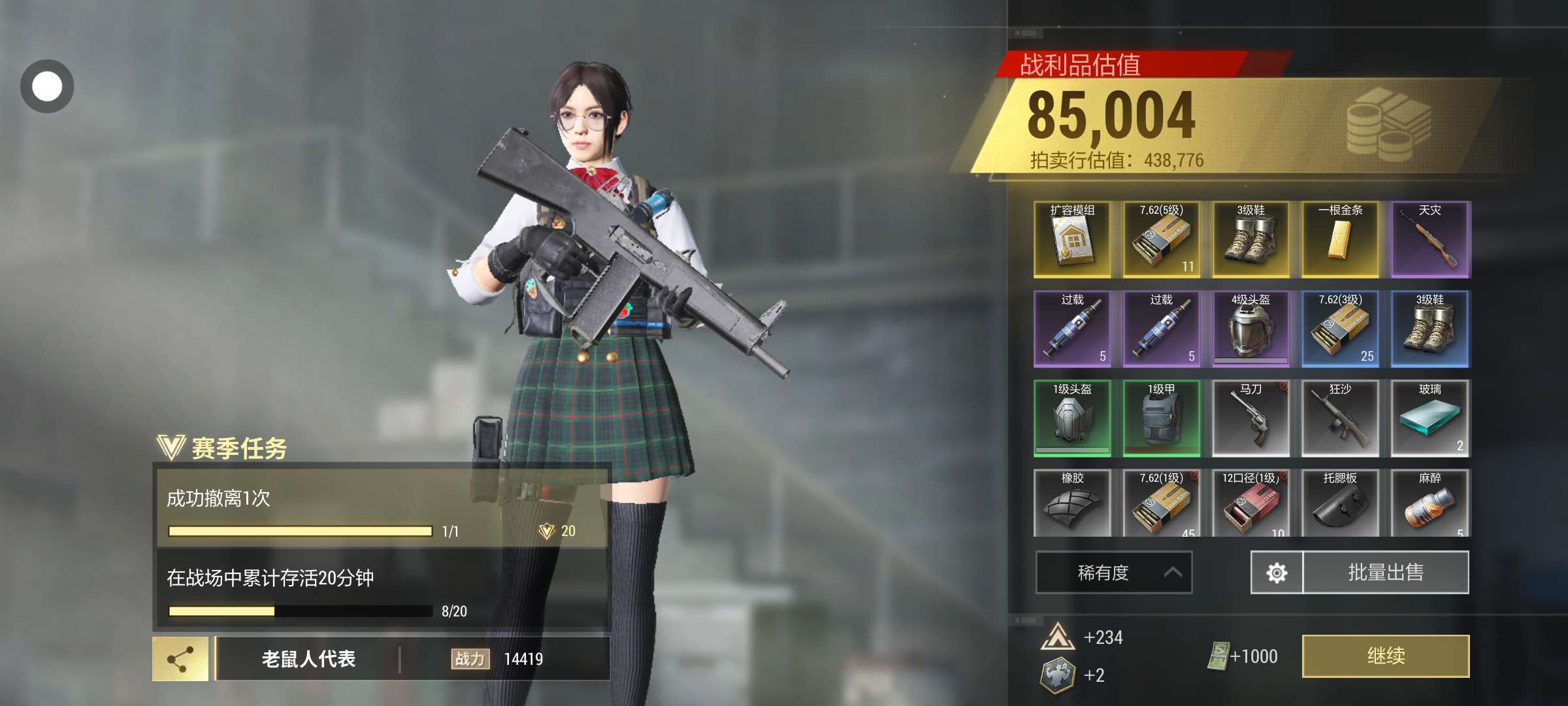Select the 橡胶 rubber item
Screen dimensions: 1568x706
[x=1072, y=503]
